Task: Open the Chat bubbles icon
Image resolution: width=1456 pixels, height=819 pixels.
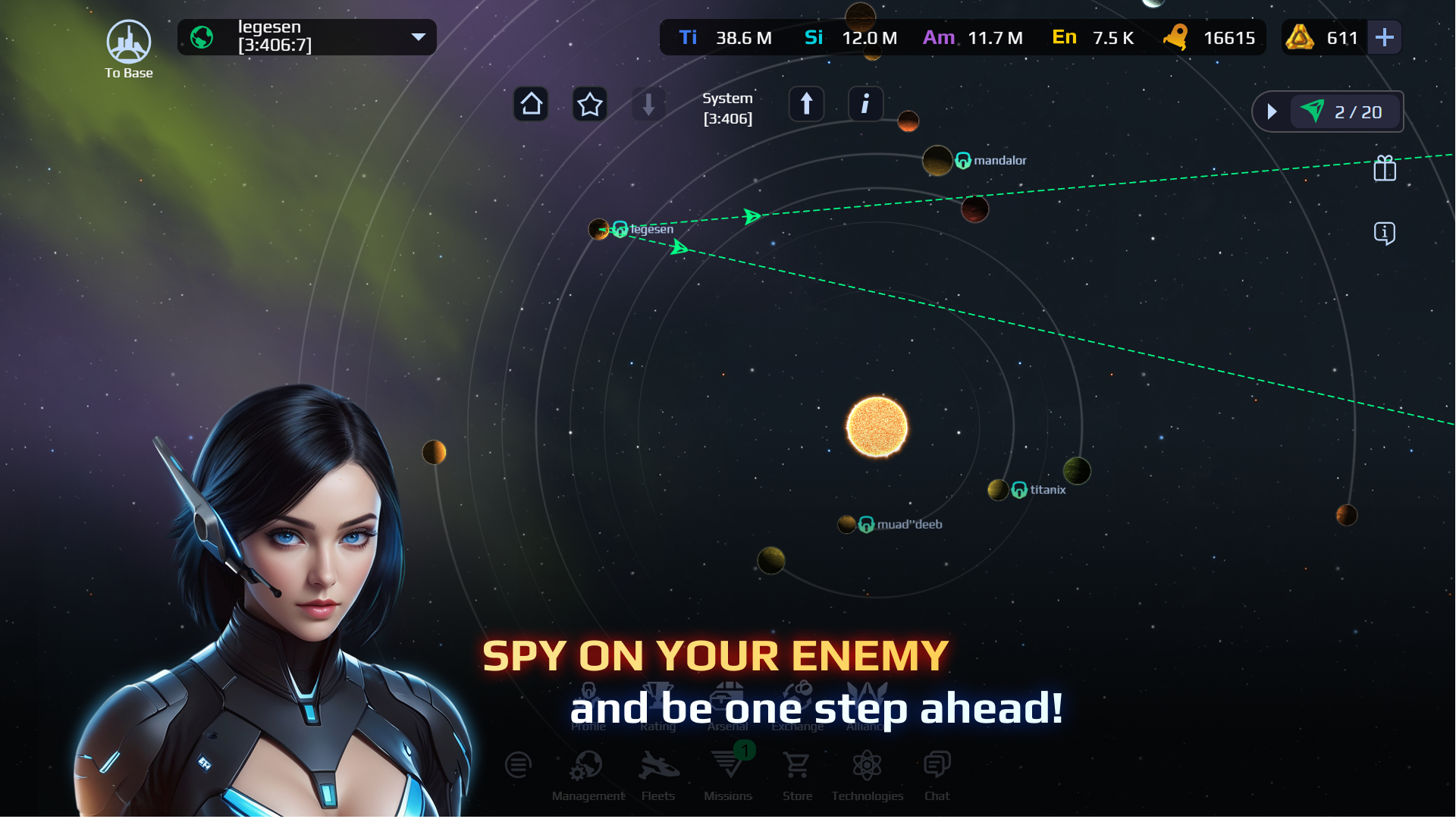Action: click(937, 764)
